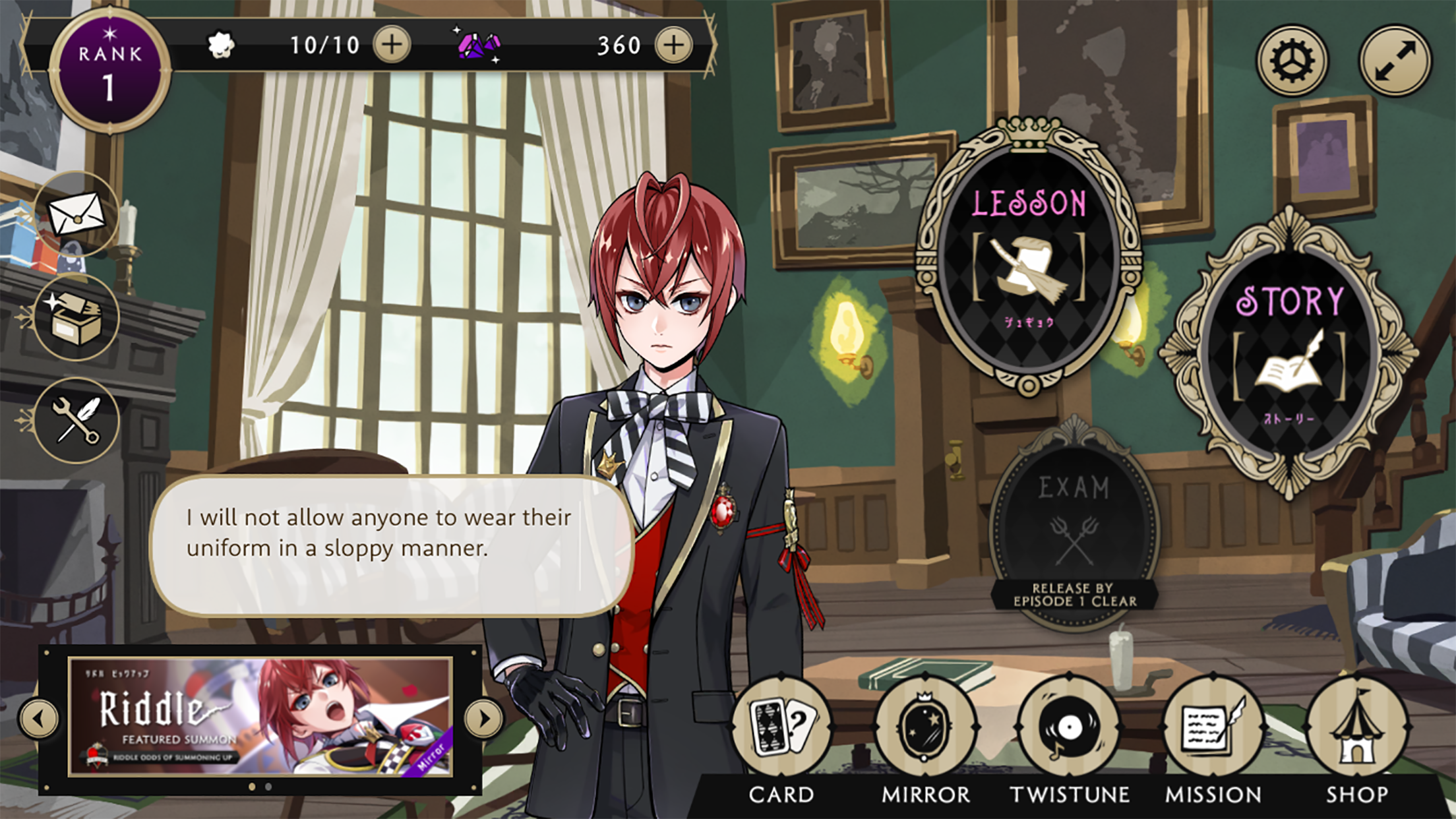Open the support tools icon
The width and height of the screenshot is (1456, 819).
(77, 420)
